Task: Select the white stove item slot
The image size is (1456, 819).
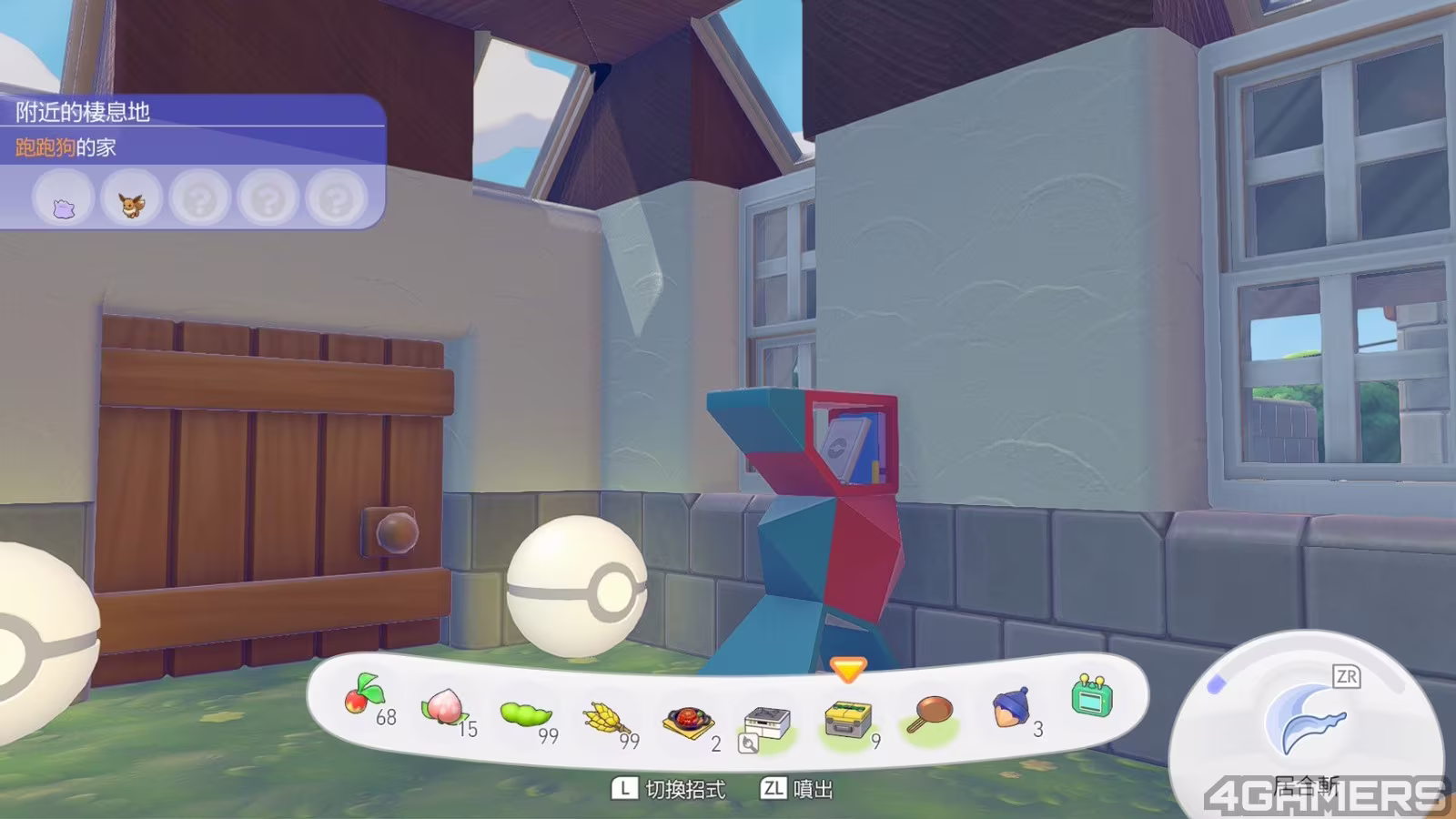Action: coord(766,724)
